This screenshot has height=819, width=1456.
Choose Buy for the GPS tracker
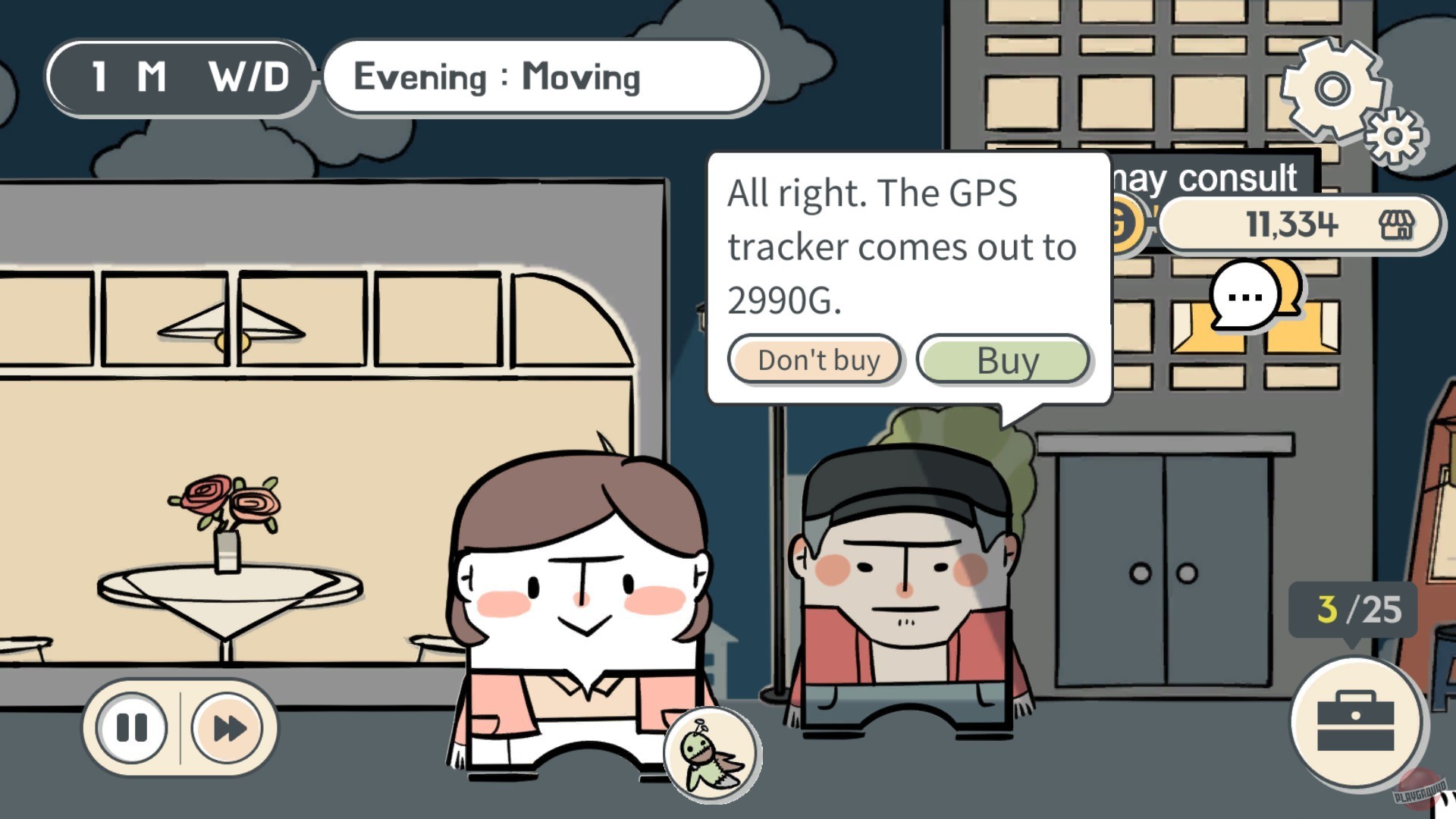click(x=1004, y=360)
